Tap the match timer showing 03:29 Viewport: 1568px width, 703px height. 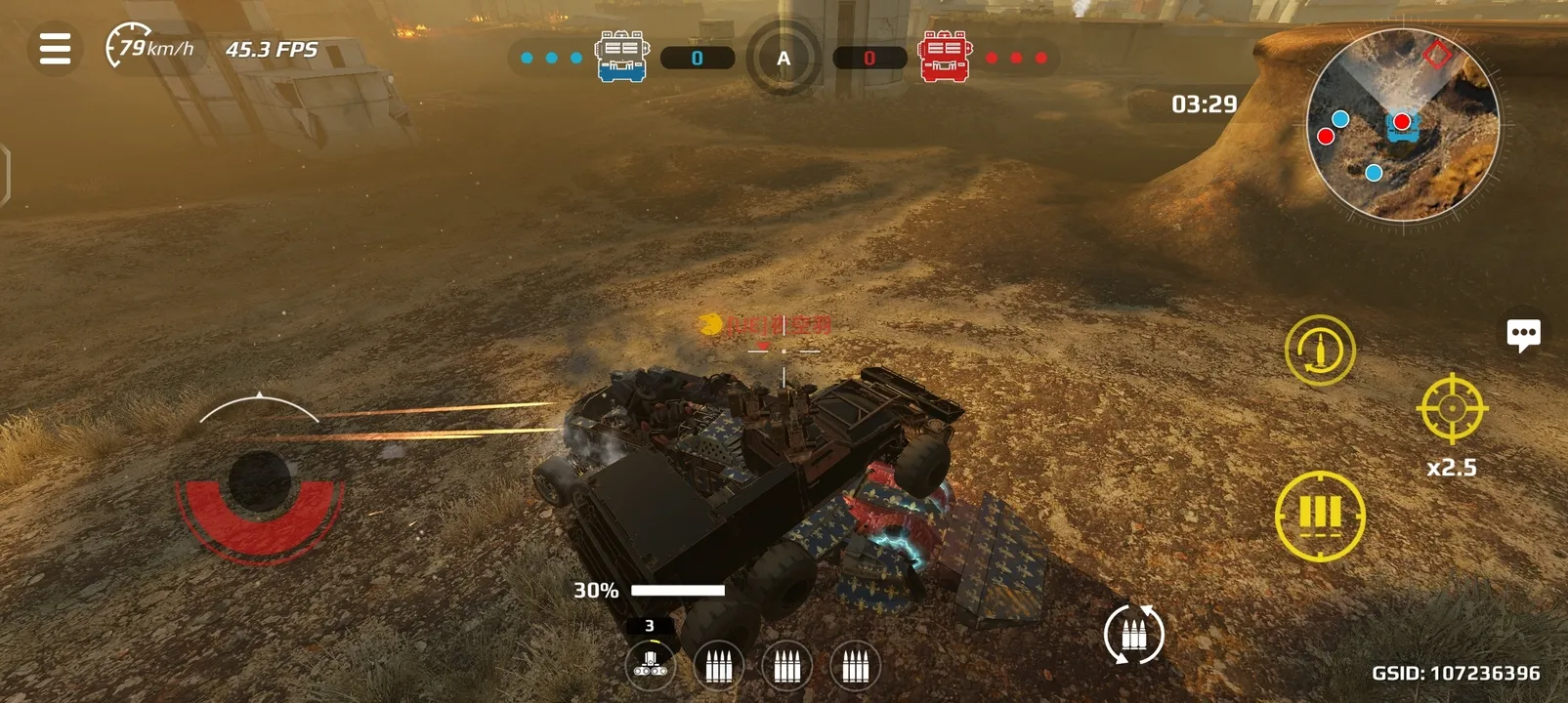point(1202,103)
